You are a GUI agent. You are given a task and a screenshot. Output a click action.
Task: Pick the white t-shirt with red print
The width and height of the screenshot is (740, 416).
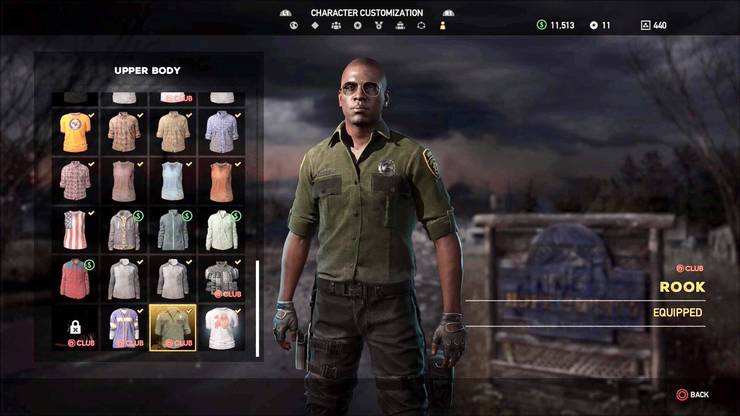221,327
